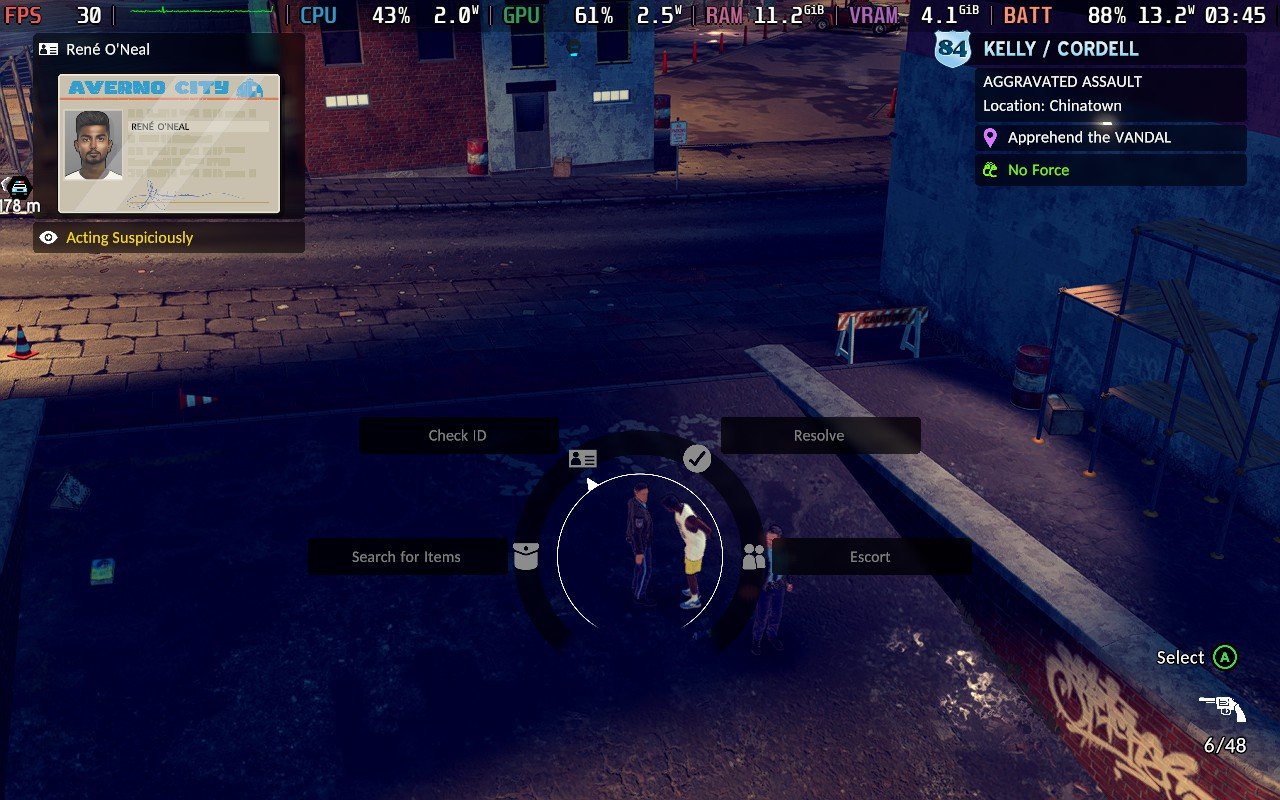Click the pouch search icon
The height and width of the screenshot is (800, 1280).
526,557
